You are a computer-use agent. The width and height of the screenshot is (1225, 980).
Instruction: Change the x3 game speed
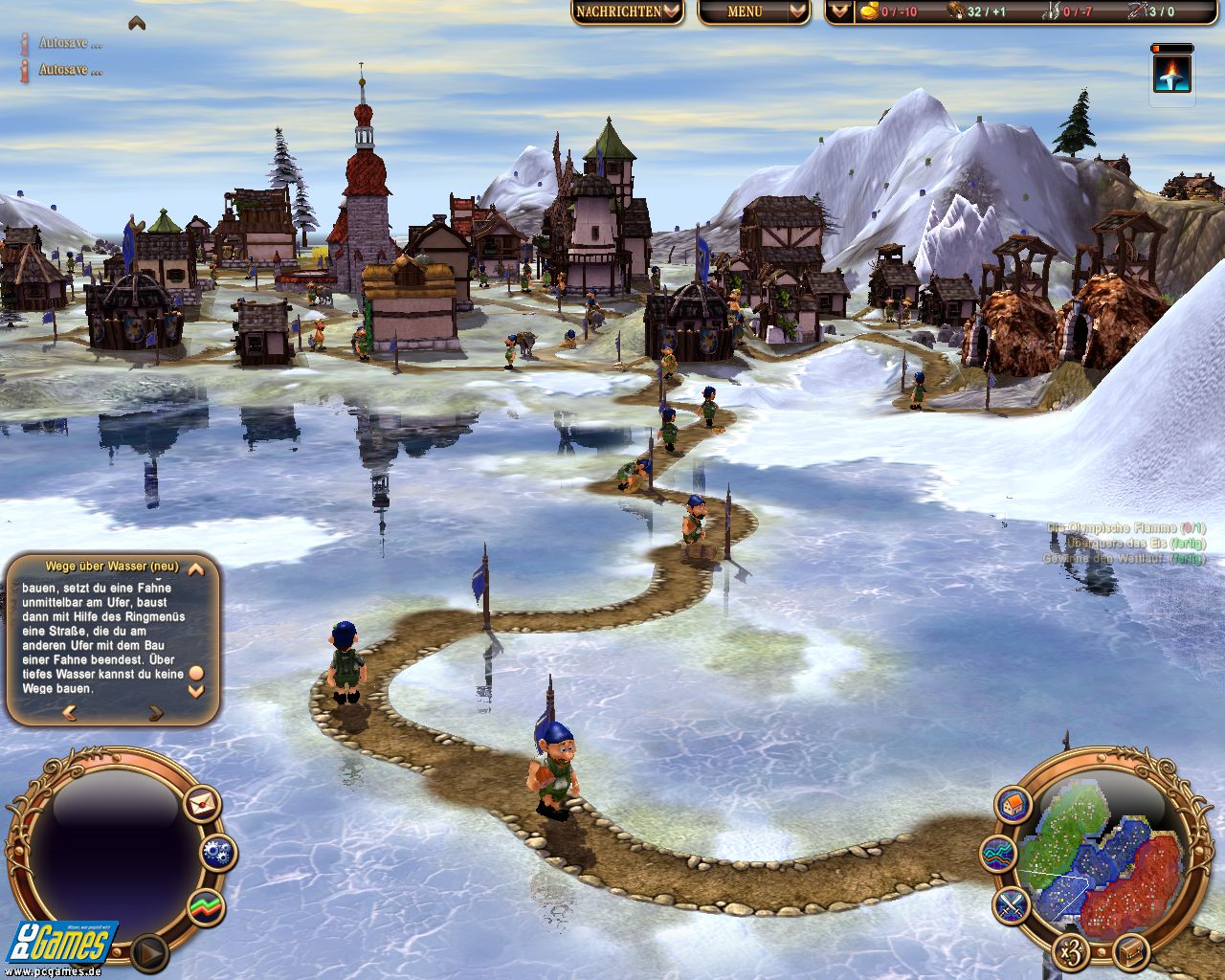point(1069,951)
